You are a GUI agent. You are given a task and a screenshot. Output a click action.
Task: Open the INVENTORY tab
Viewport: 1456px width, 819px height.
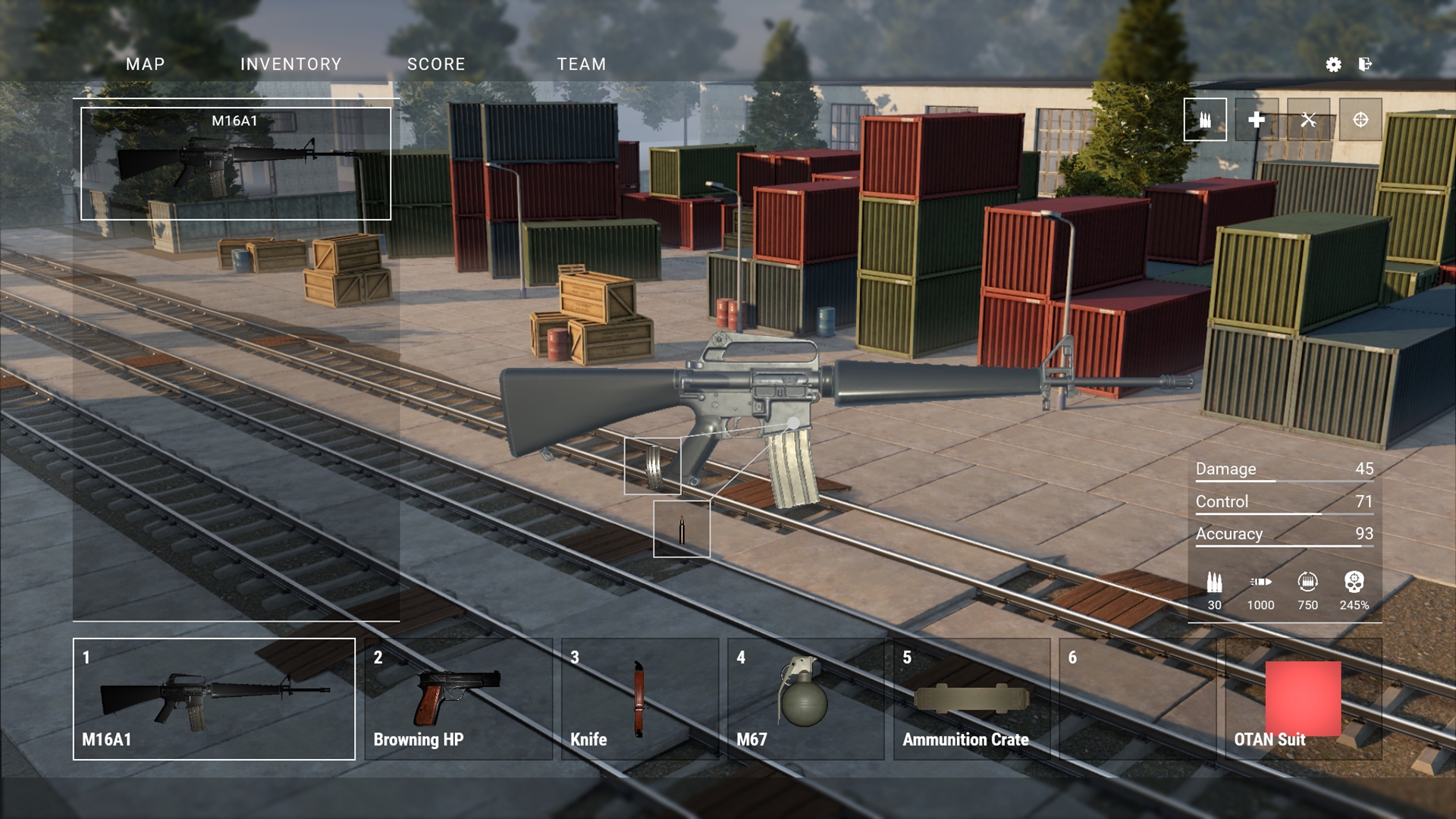pos(290,64)
